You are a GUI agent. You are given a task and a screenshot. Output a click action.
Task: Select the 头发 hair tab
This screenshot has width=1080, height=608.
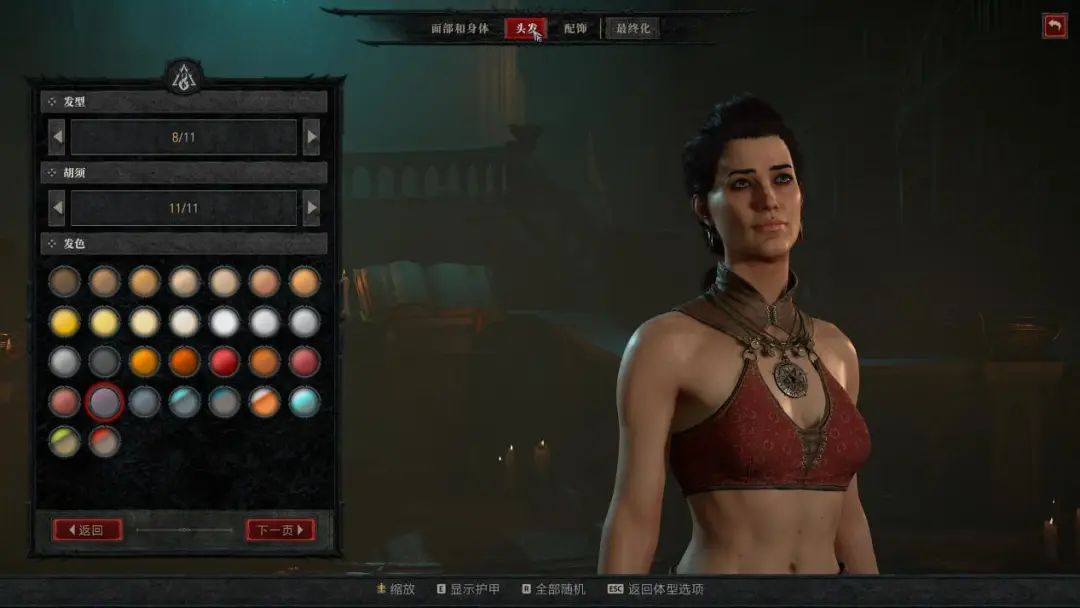(x=525, y=28)
